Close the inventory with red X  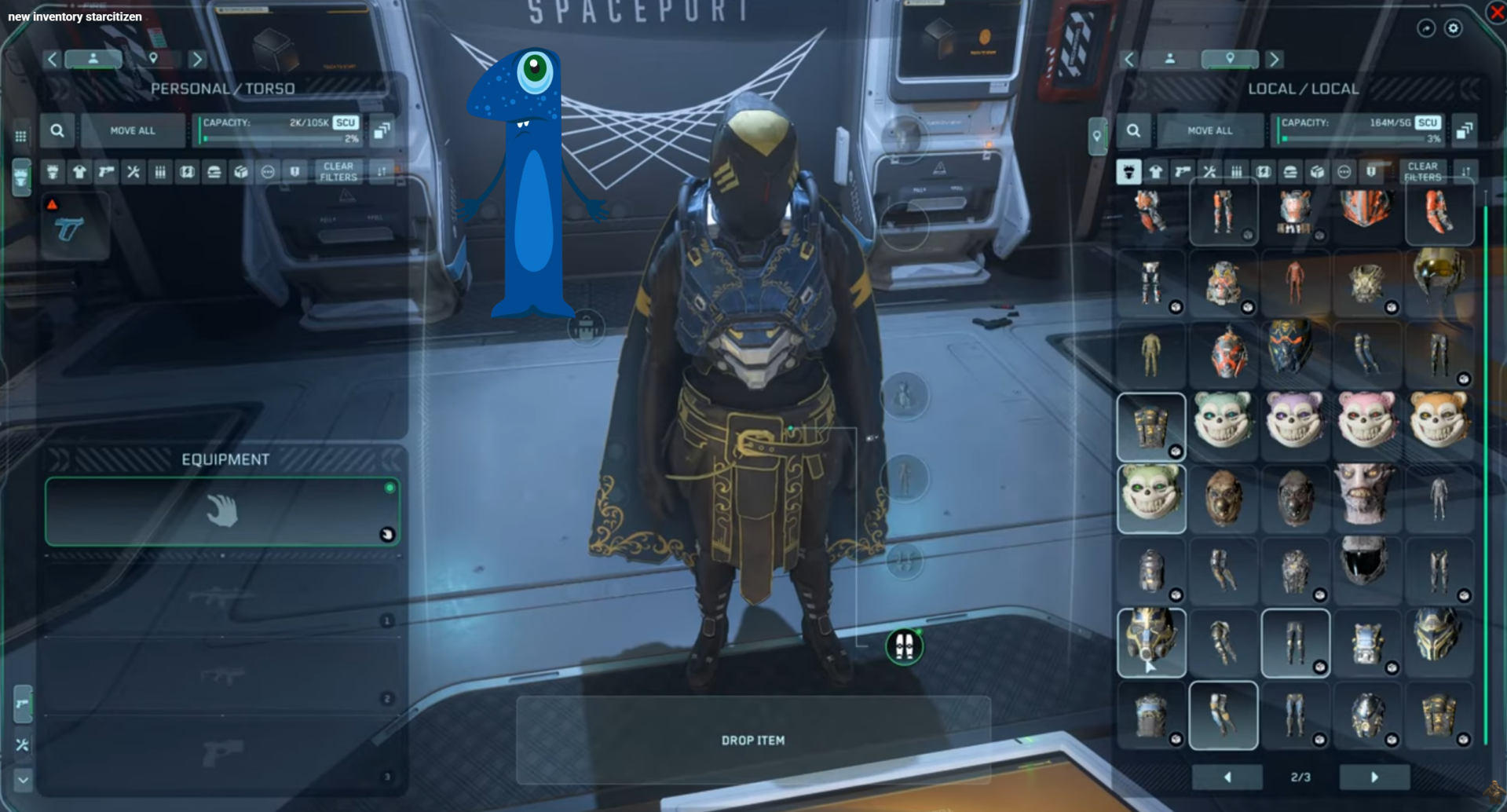pyautogui.click(x=1497, y=12)
